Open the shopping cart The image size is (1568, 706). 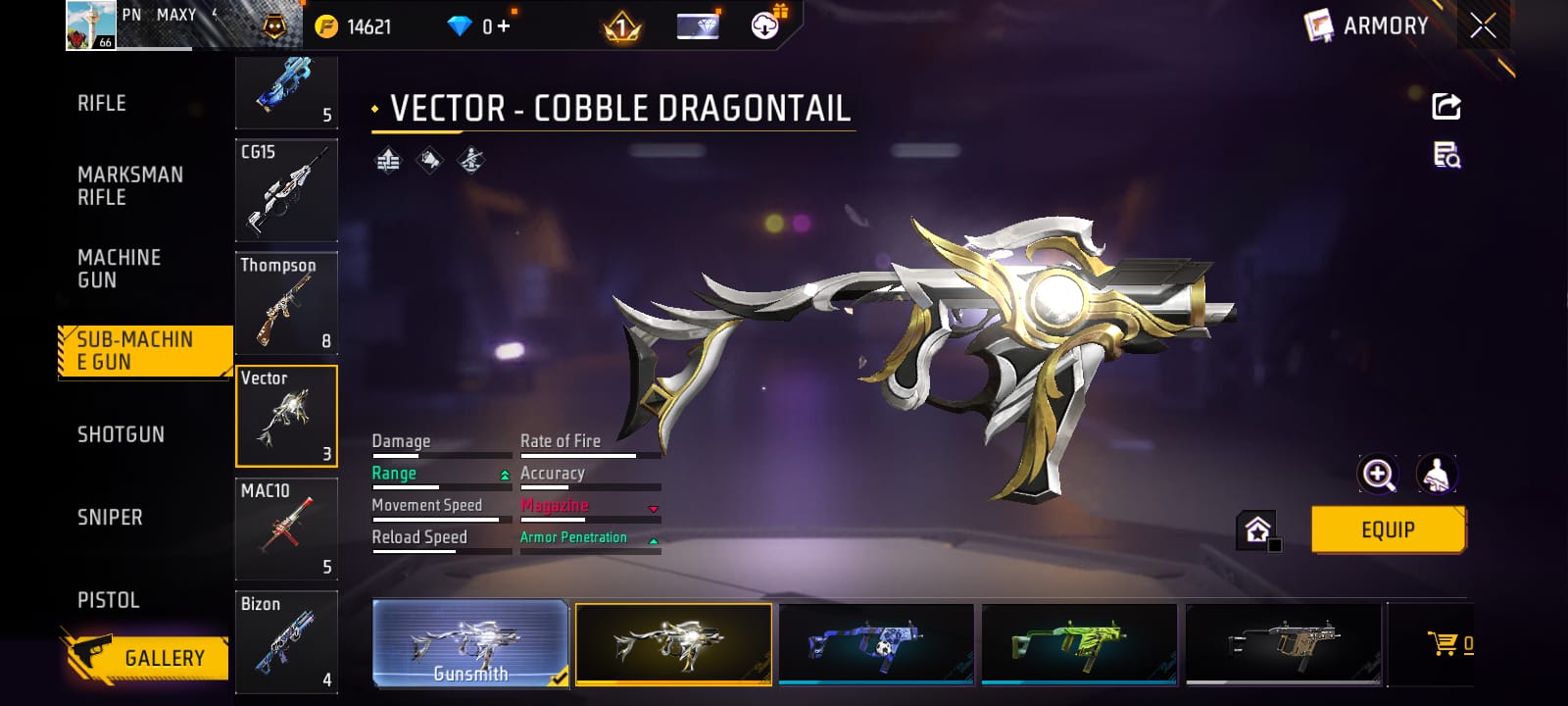pos(1446,644)
